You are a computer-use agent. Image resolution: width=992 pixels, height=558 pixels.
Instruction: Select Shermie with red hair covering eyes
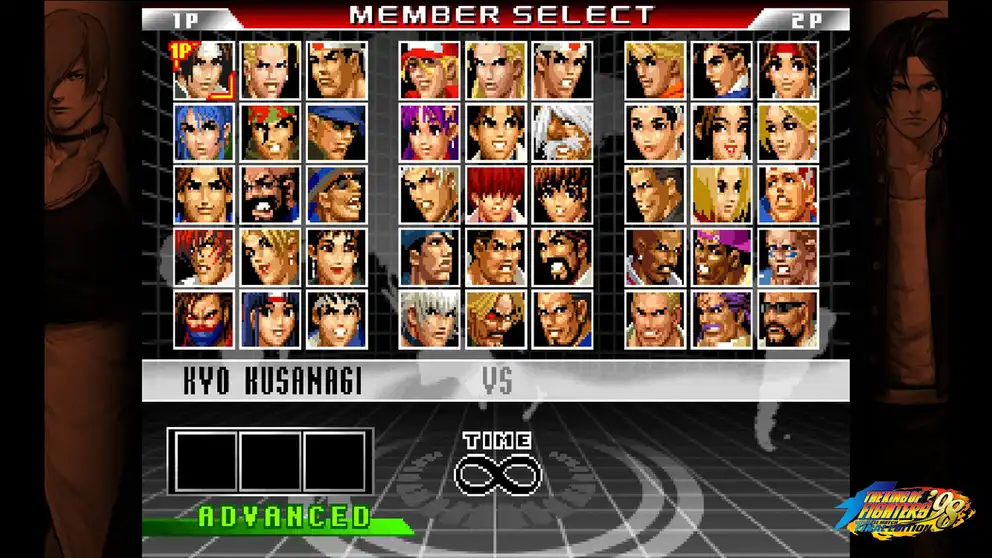(x=496, y=195)
